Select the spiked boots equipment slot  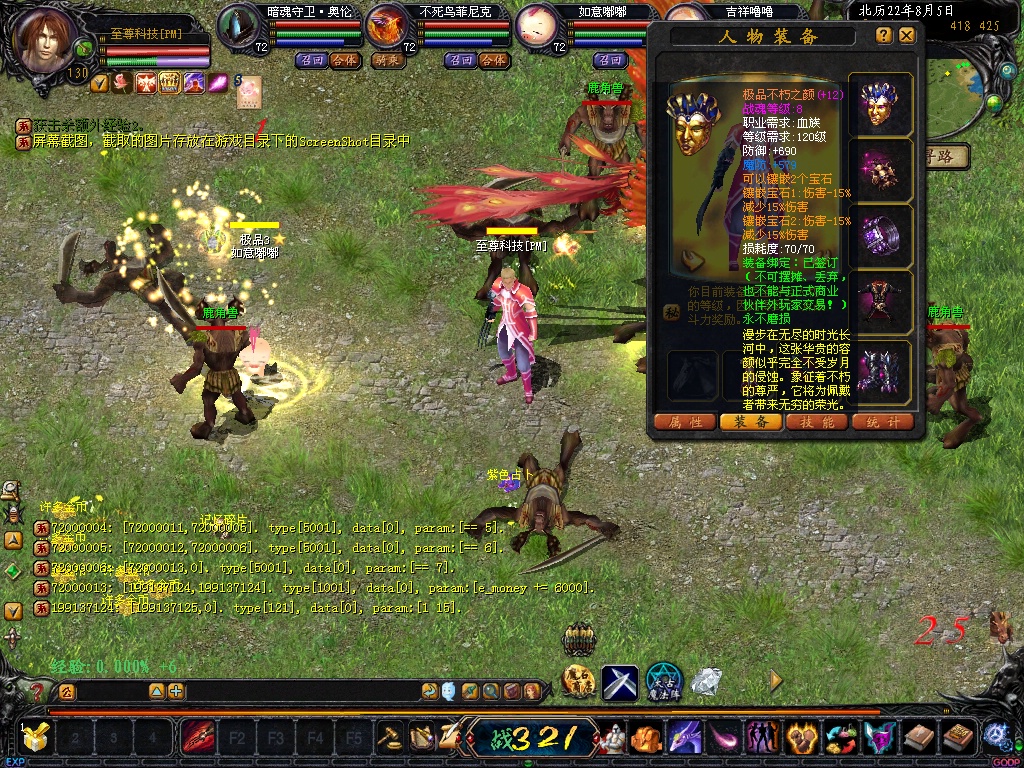[880, 370]
